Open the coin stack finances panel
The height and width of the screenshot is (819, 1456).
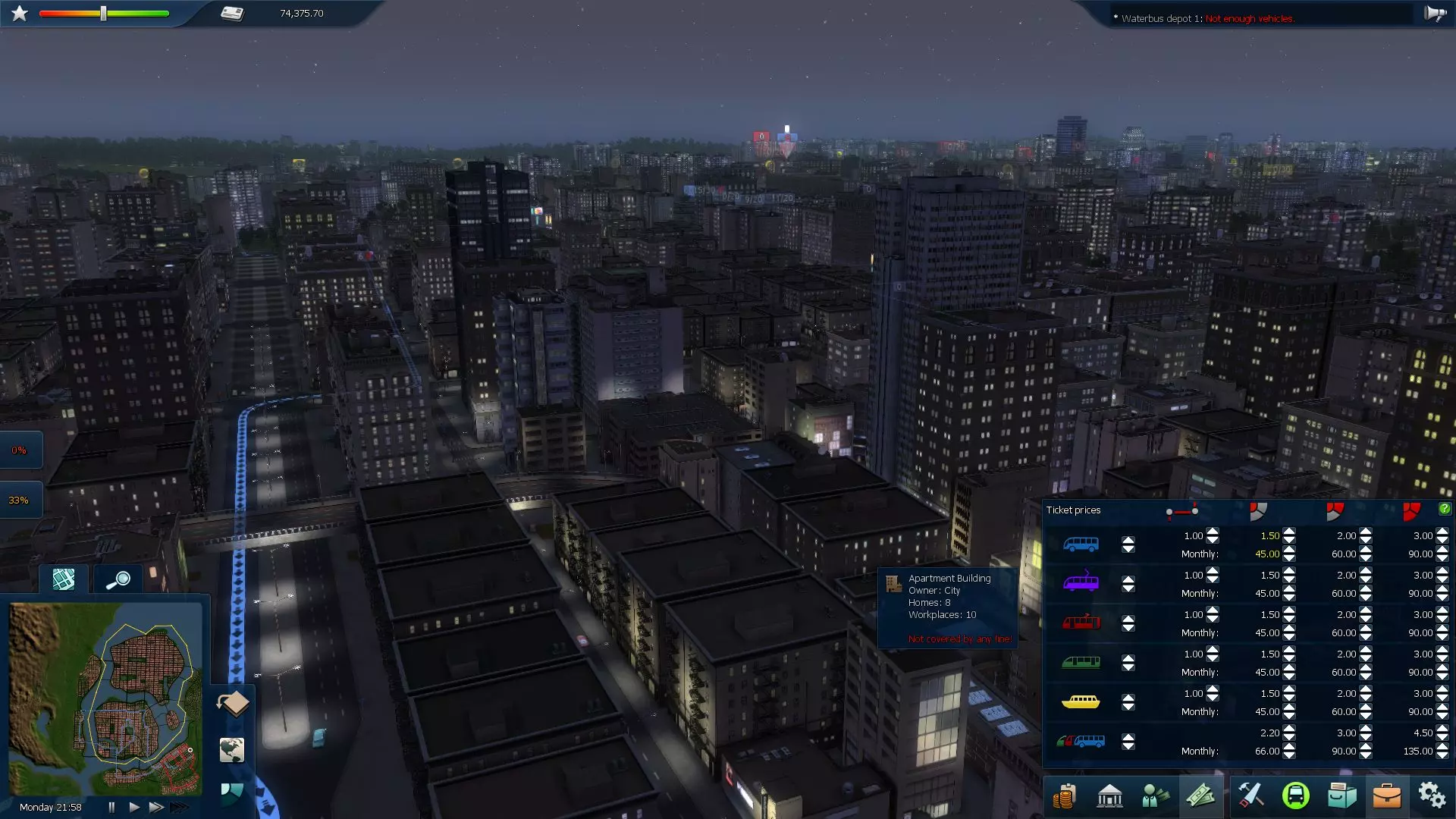pyautogui.click(x=1064, y=795)
